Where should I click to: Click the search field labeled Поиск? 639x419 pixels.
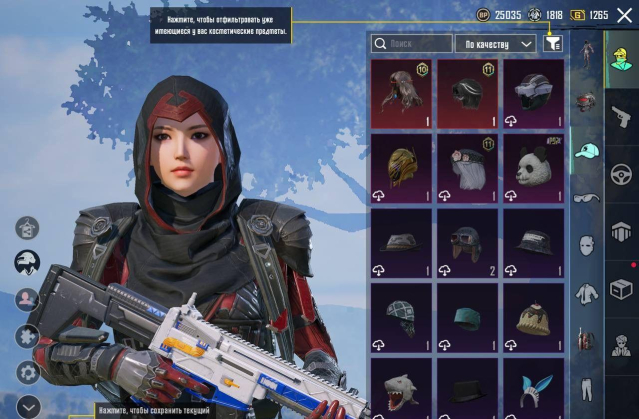coord(412,44)
